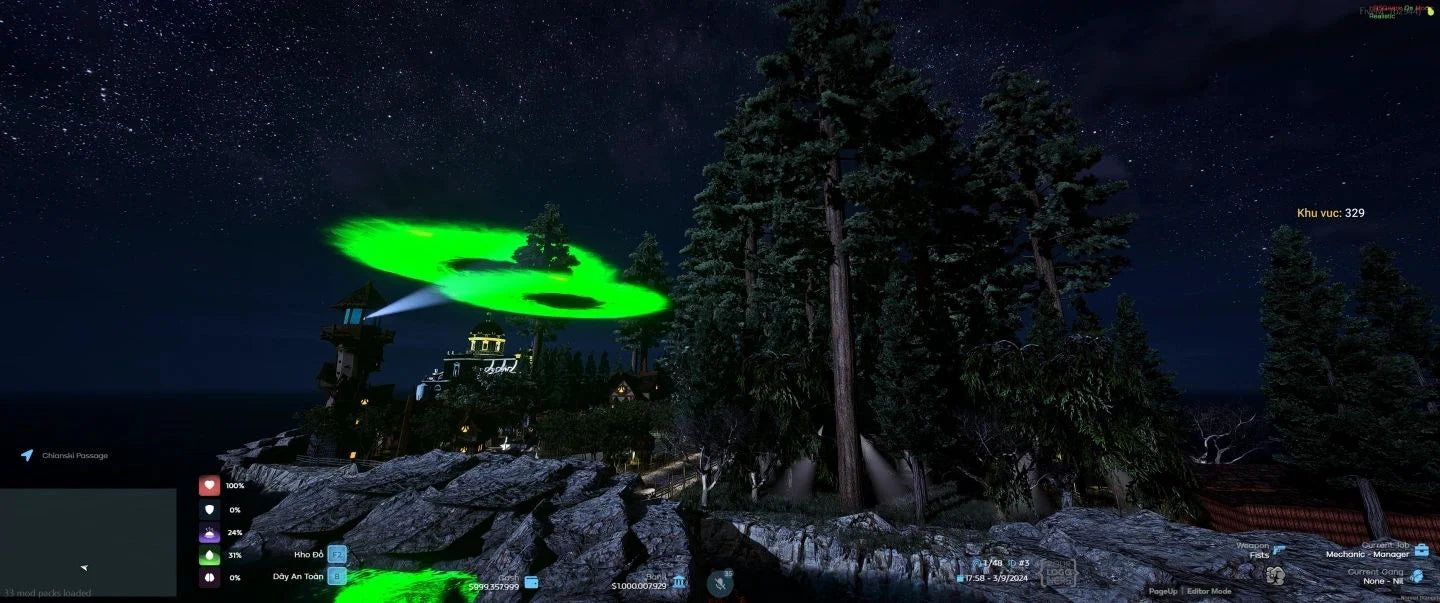Image resolution: width=1440 pixels, height=603 pixels.
Task: Click the minimap panel
Action: (88, 541)
